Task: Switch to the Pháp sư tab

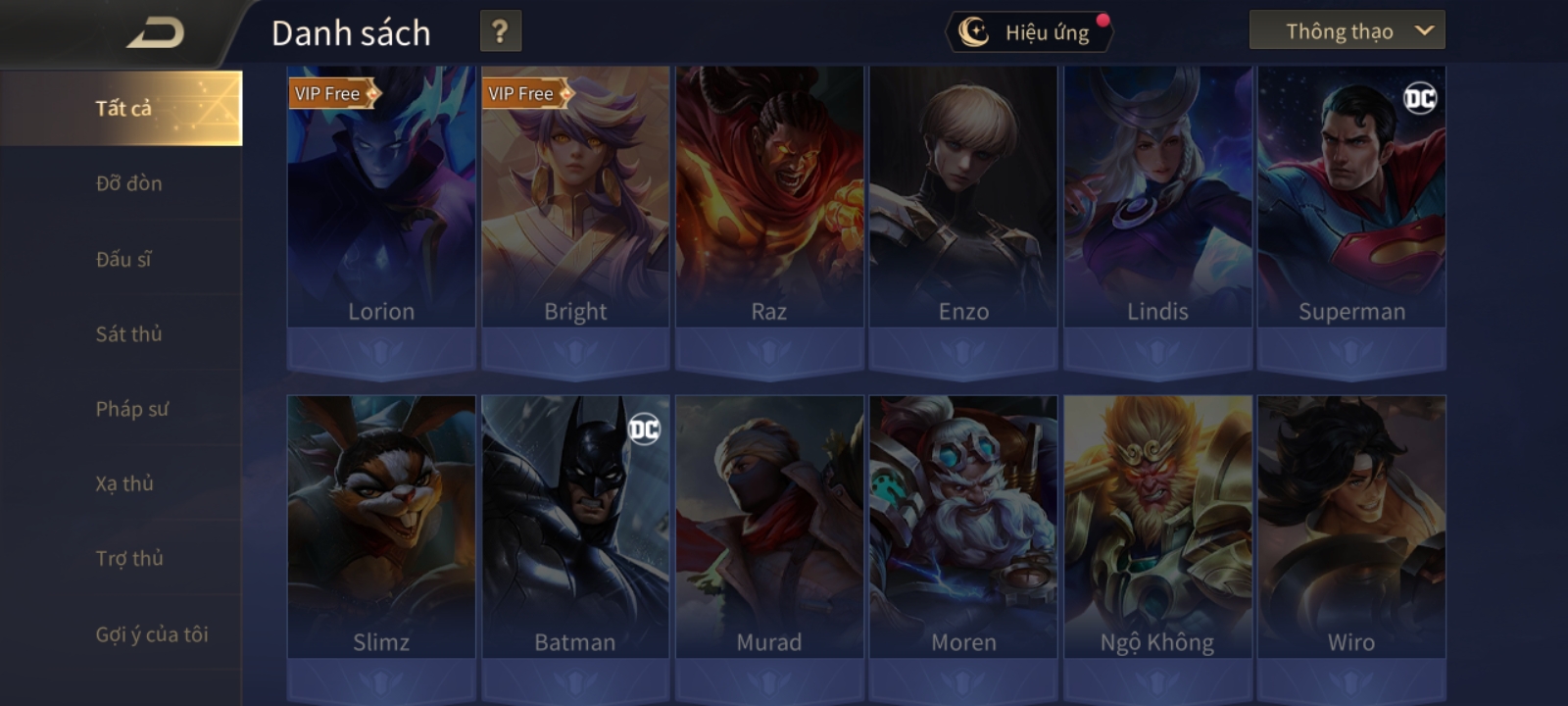Action: pos(131,409)
